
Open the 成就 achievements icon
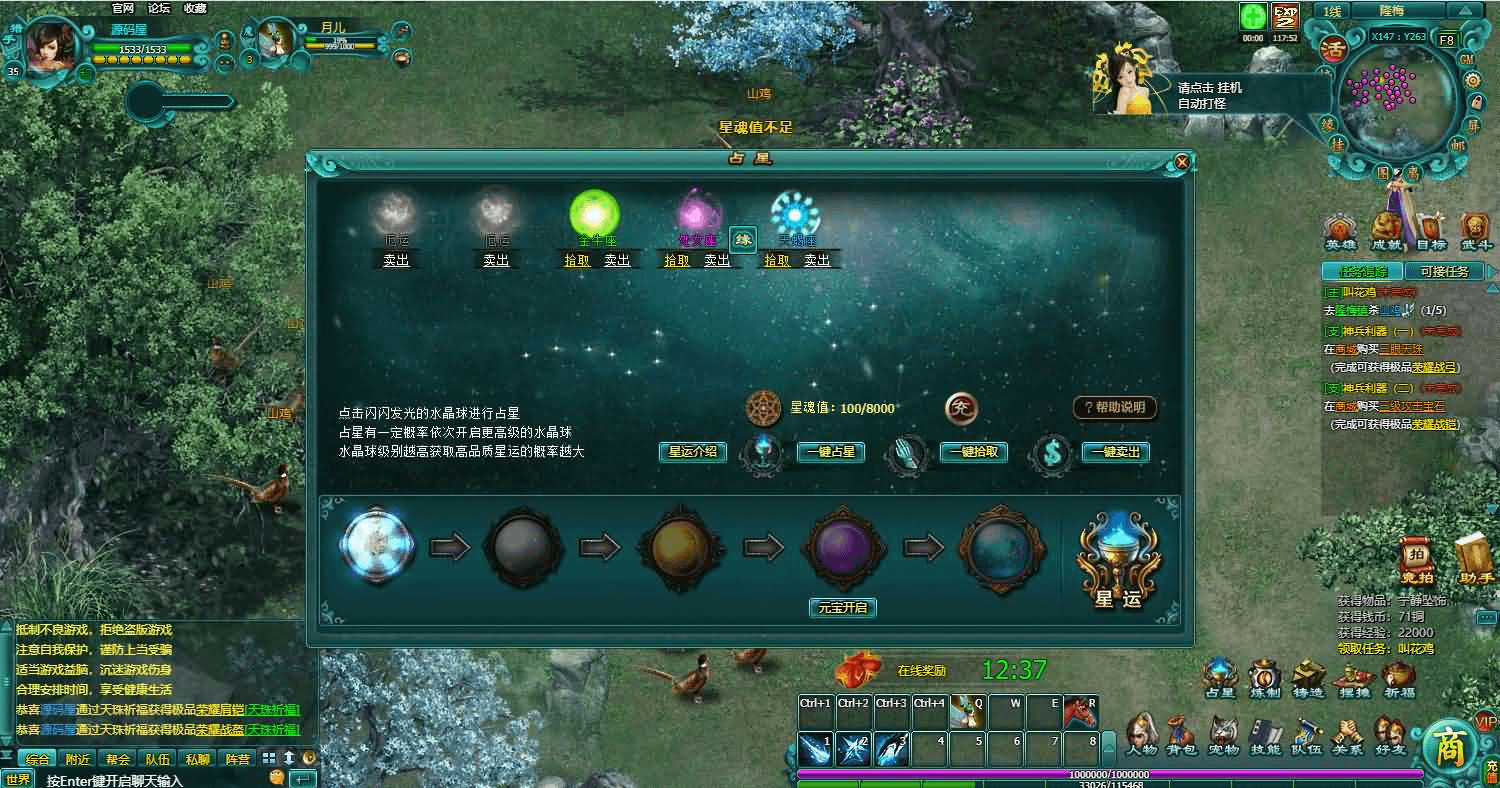click(1386, 231)
